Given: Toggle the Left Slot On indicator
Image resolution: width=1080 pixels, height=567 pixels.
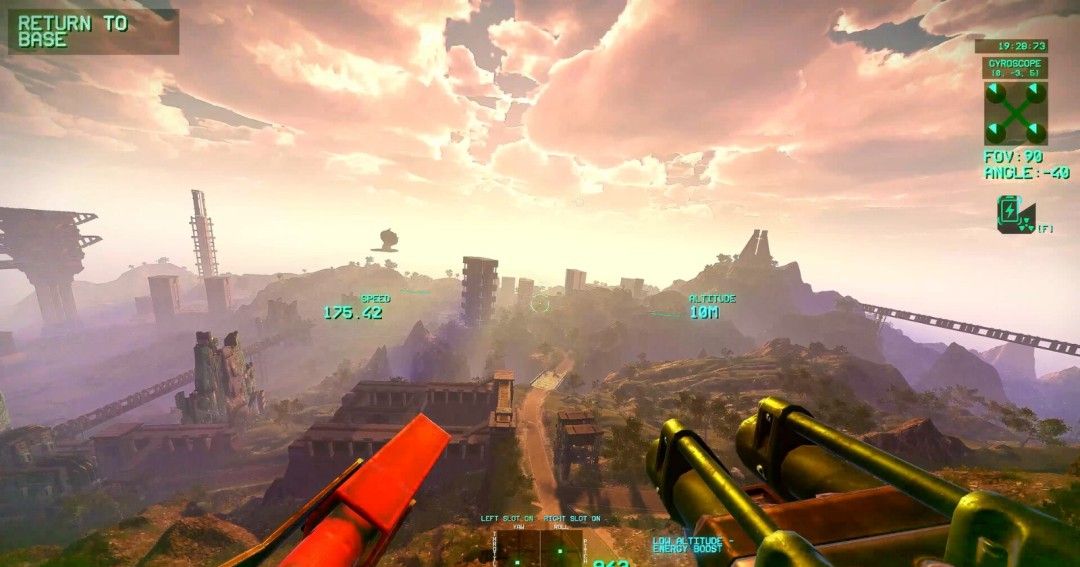Looking at the screenshot, I should 508,519.
